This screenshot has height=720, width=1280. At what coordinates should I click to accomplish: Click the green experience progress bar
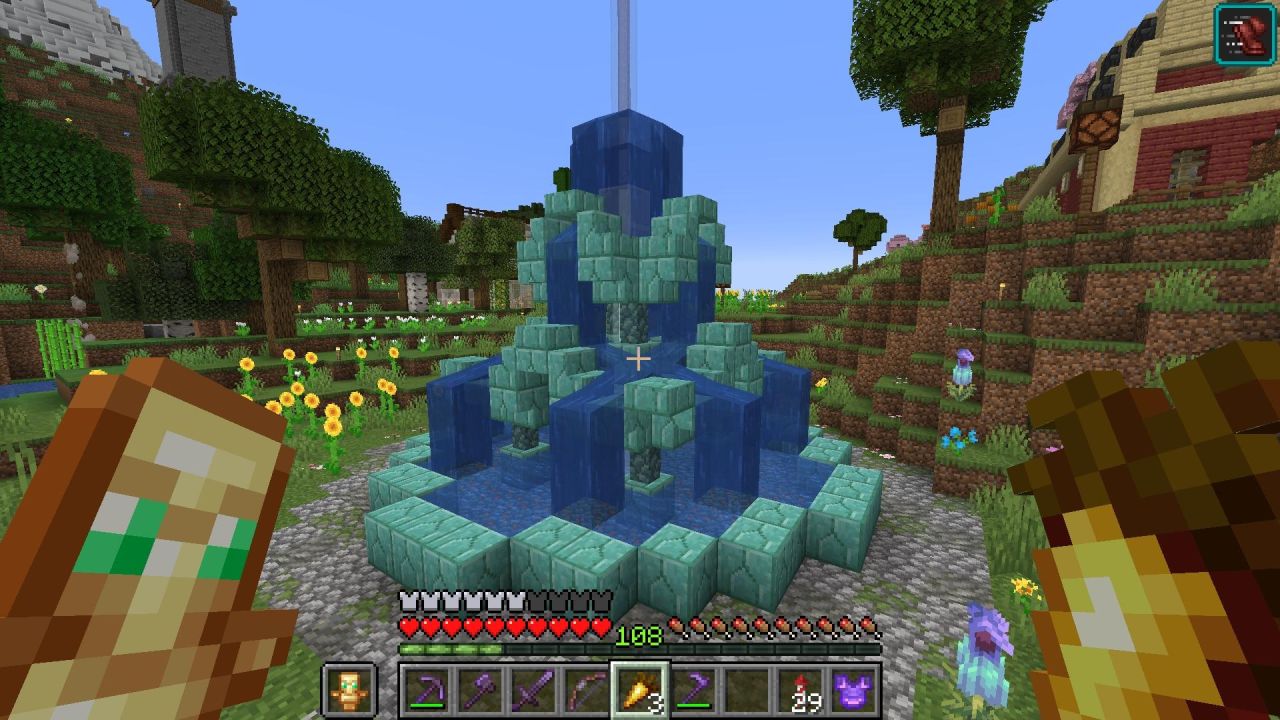[x=450, y=648]
